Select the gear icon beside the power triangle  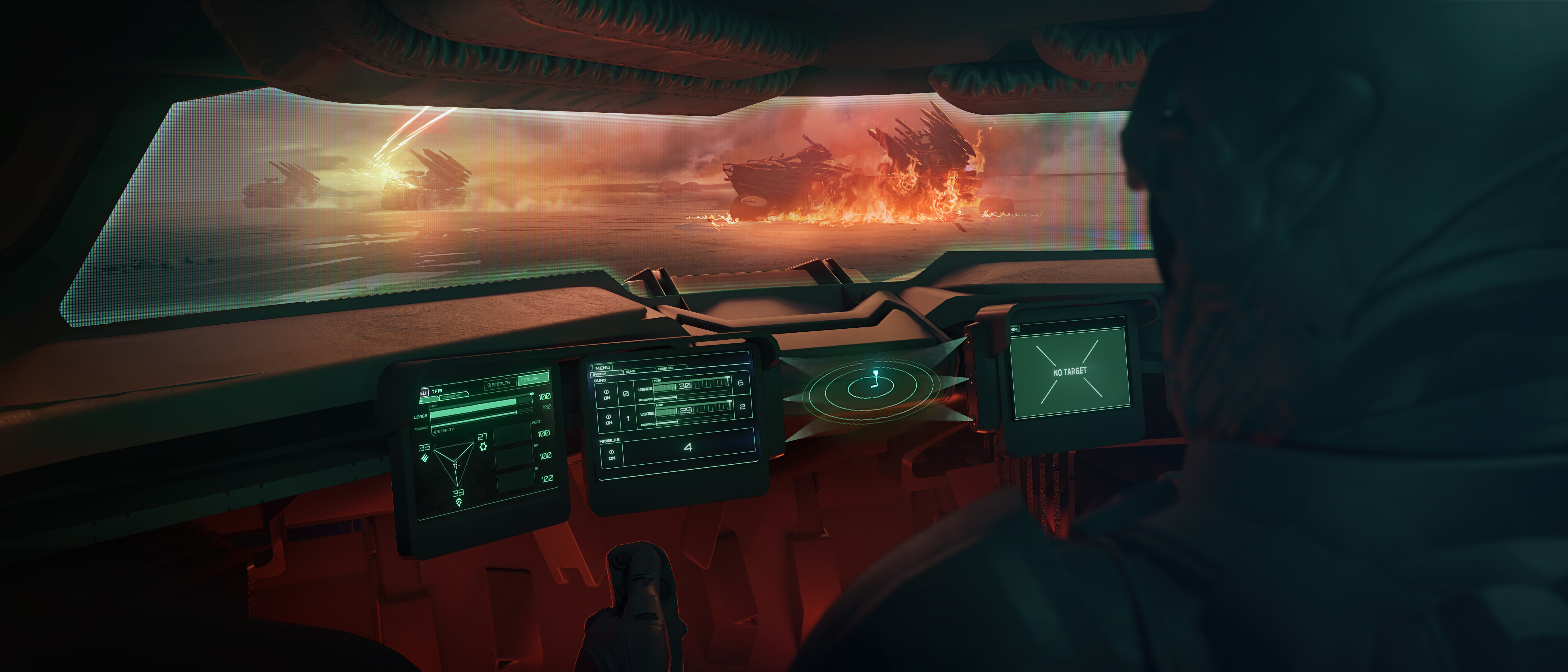pos(483,447)
